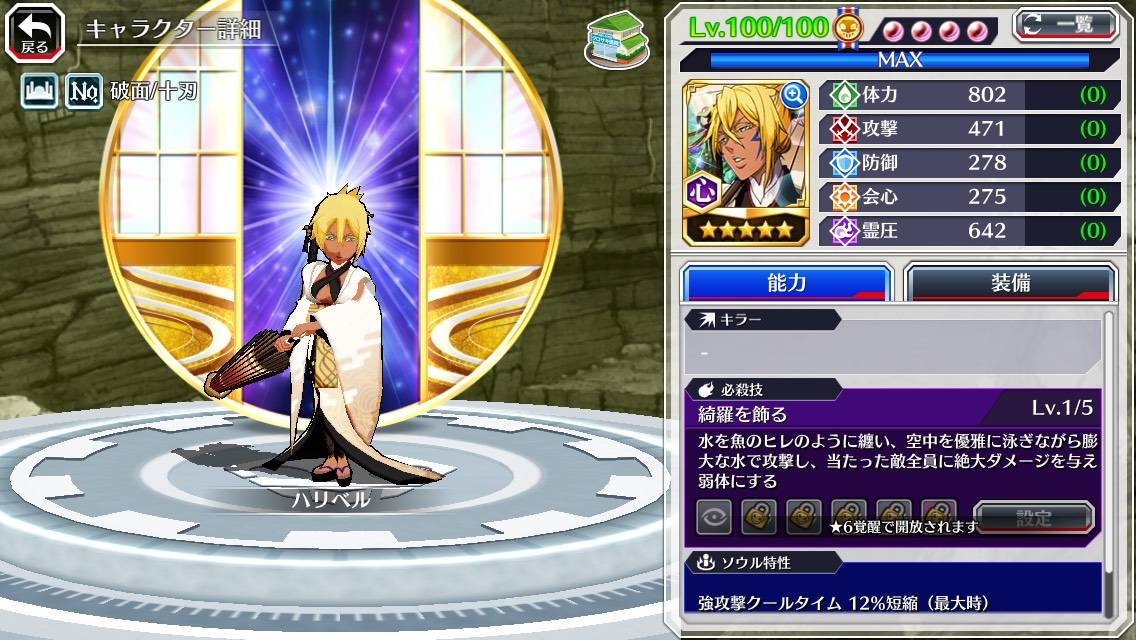This screenshot has width=1136, height=640.
Task: Click the magnifier on the portrait
Action: [x=794, y=95]
